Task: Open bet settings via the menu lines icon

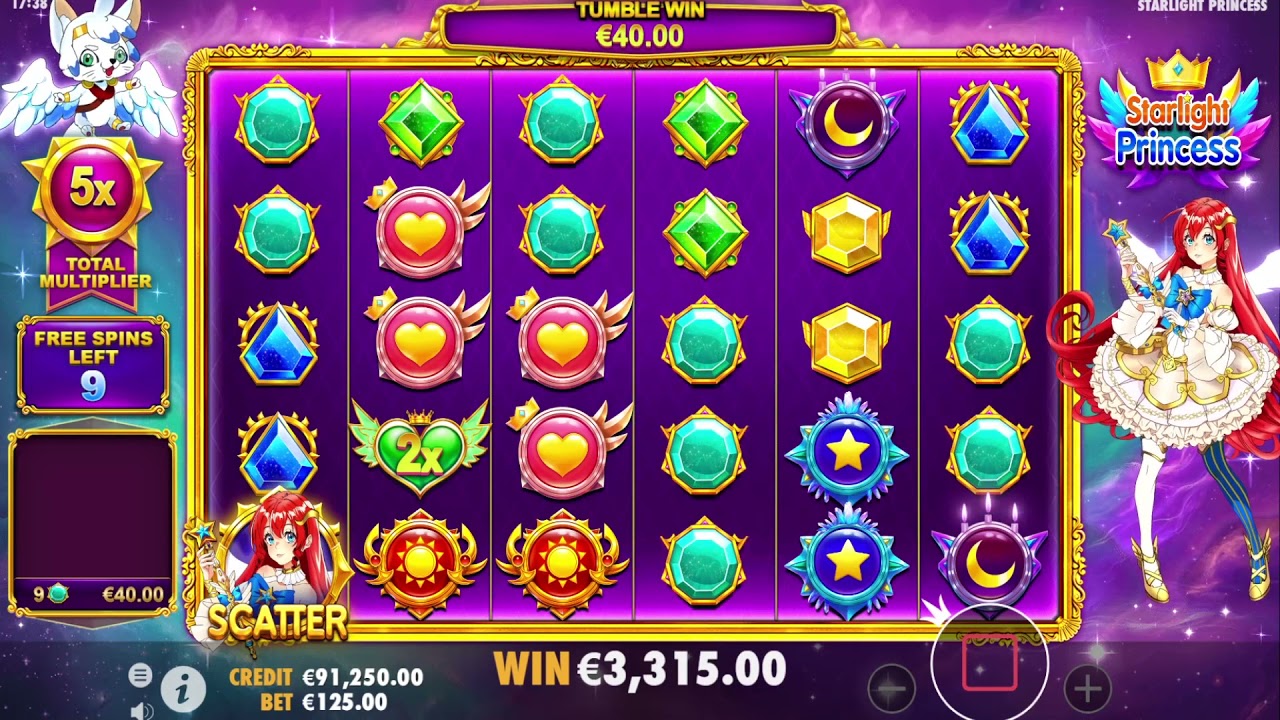Action: pos(139,676)
